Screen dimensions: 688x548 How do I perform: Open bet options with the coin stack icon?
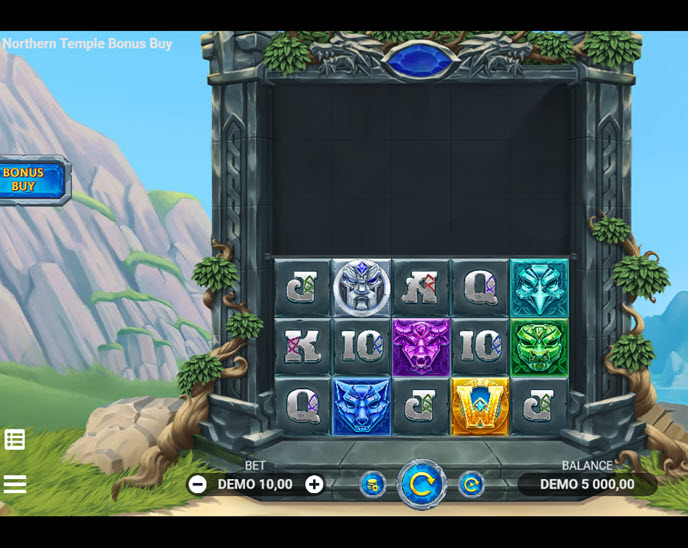pos(373,485)
